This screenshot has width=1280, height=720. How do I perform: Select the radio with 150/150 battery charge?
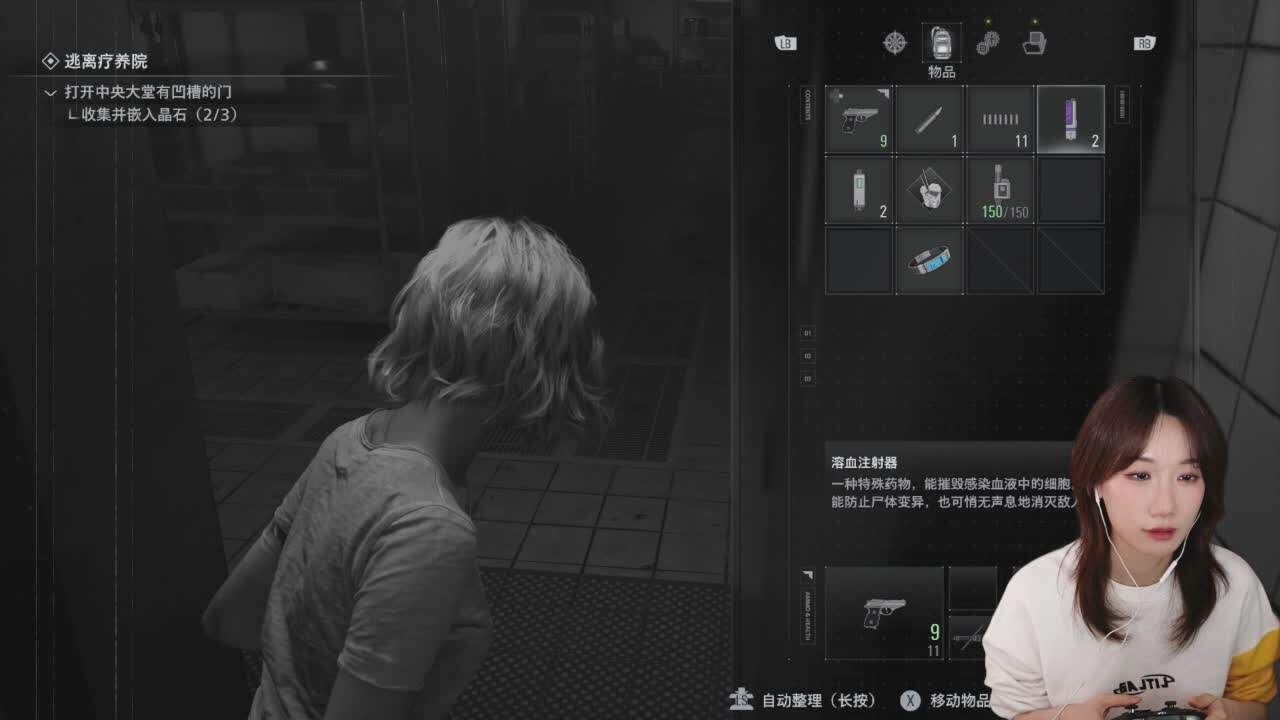999,190
